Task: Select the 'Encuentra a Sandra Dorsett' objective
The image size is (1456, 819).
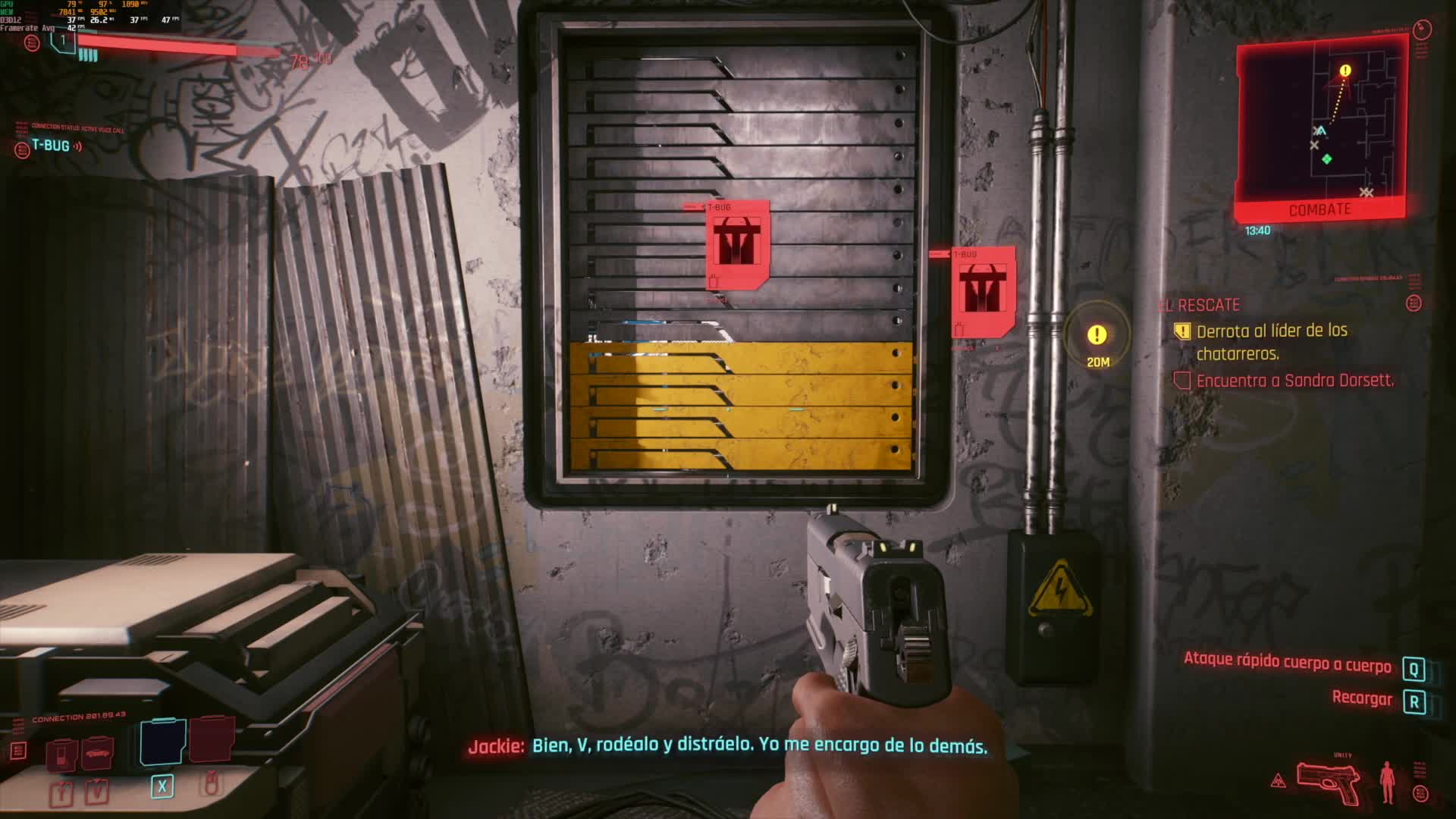Action: [x=1294, y=381]
